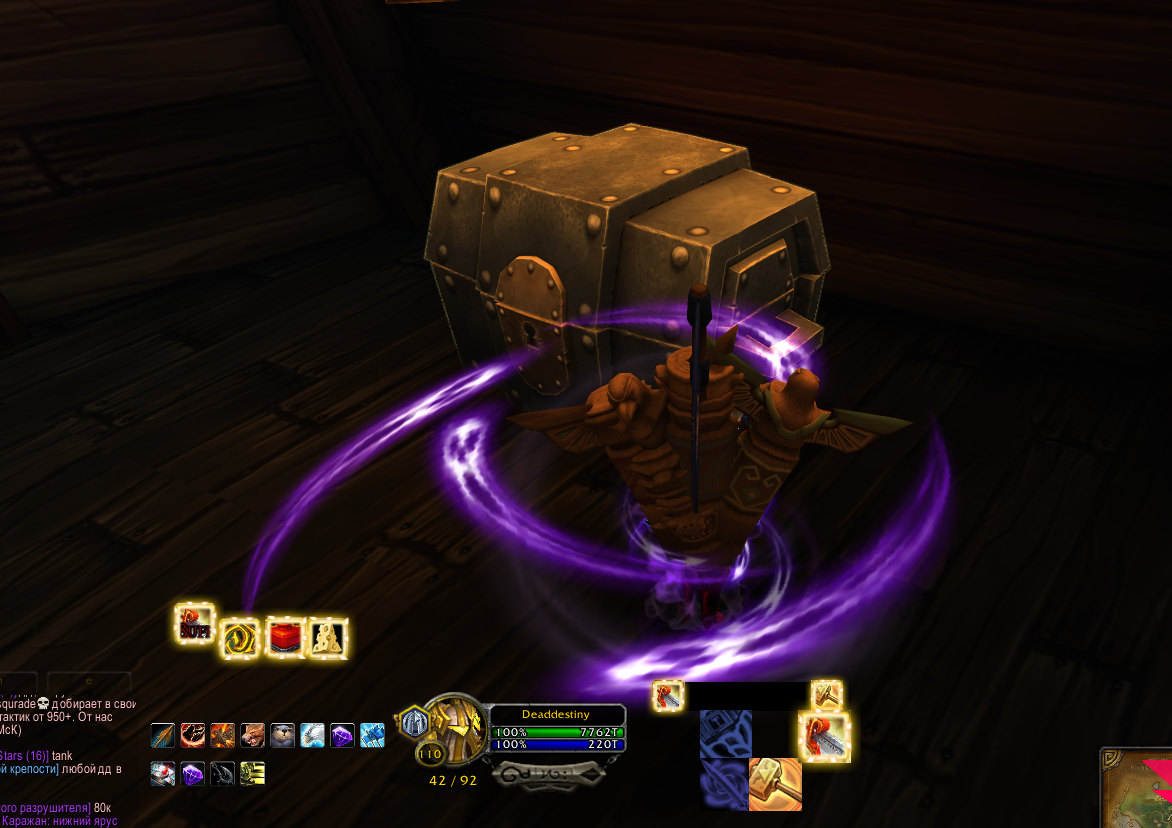Select the blue crossed banners buff icon
1172x828 pixels.
[x=372, y=736]
